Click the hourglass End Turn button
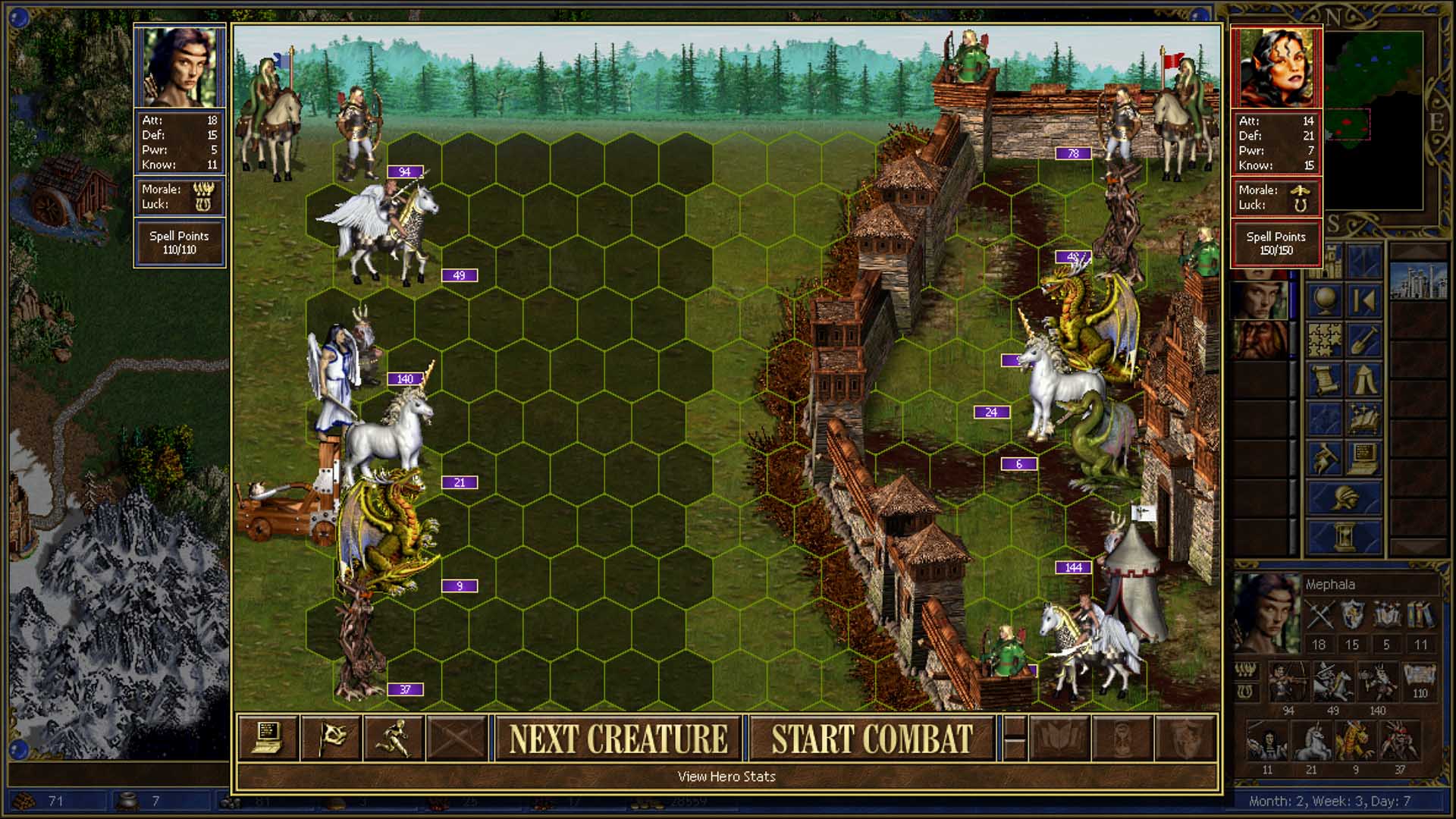 (1345, 535)
